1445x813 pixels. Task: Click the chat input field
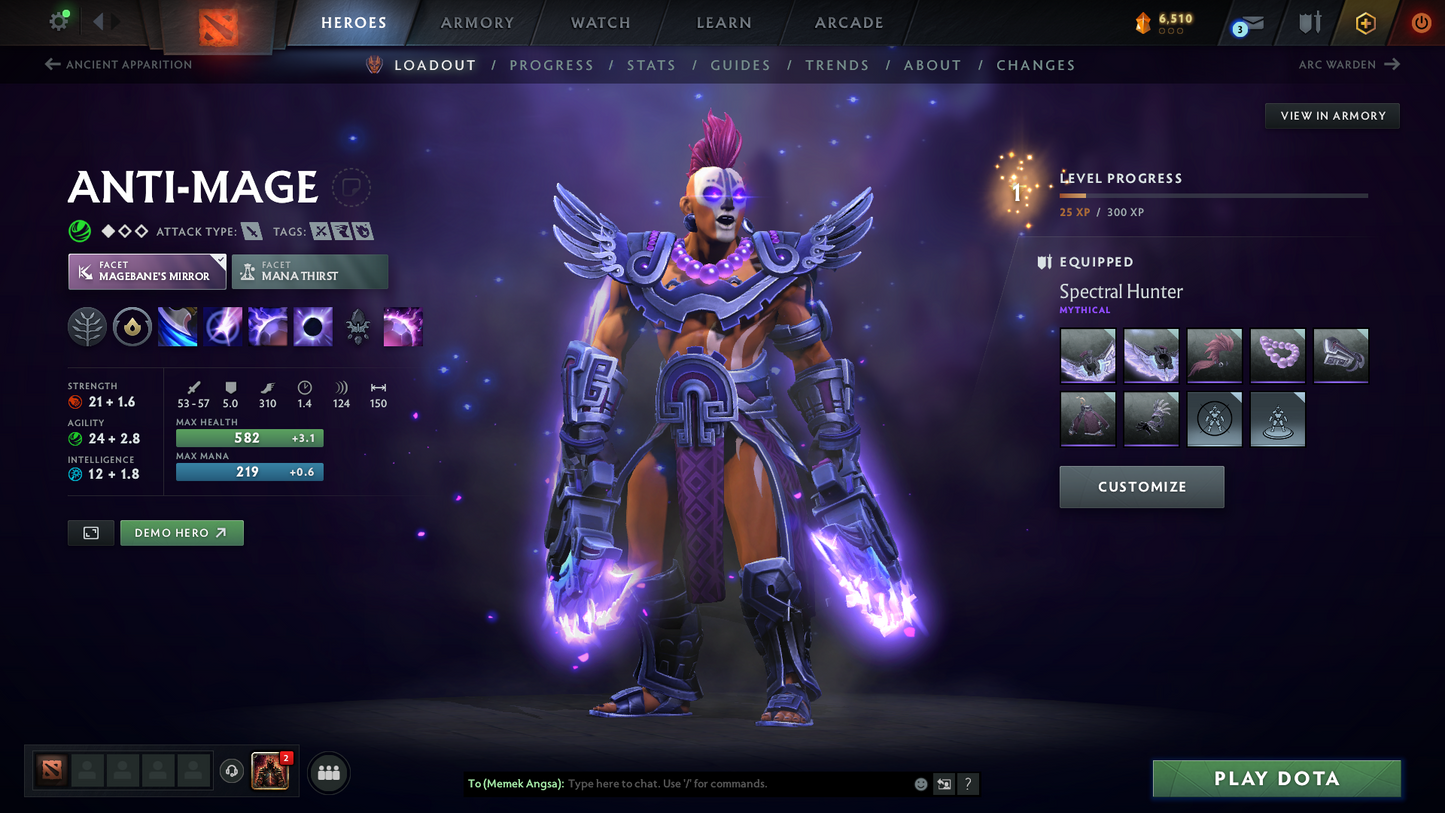700,784
